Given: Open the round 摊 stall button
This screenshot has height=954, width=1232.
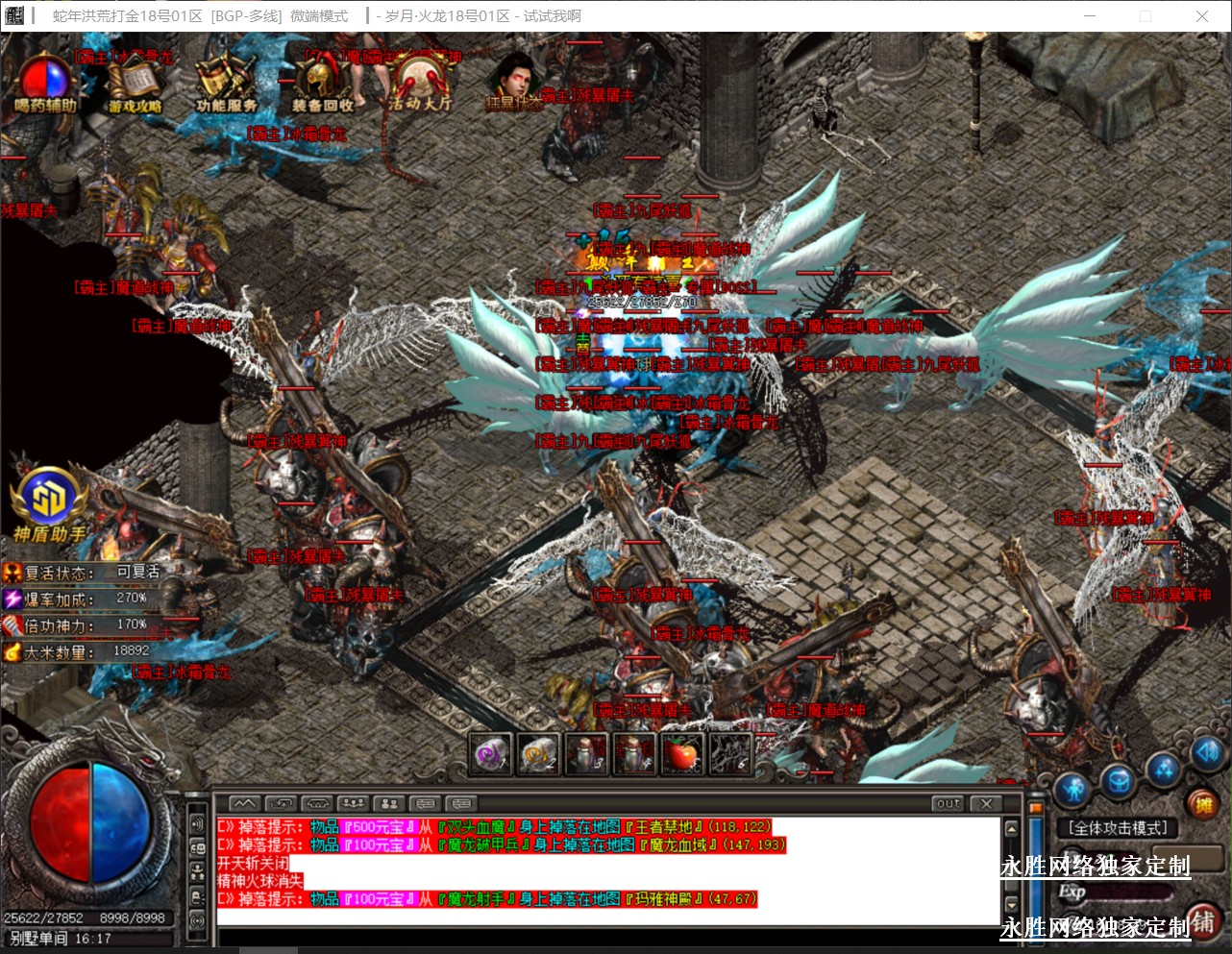Looking at the screenshot, I should (x=1201, y=803).
